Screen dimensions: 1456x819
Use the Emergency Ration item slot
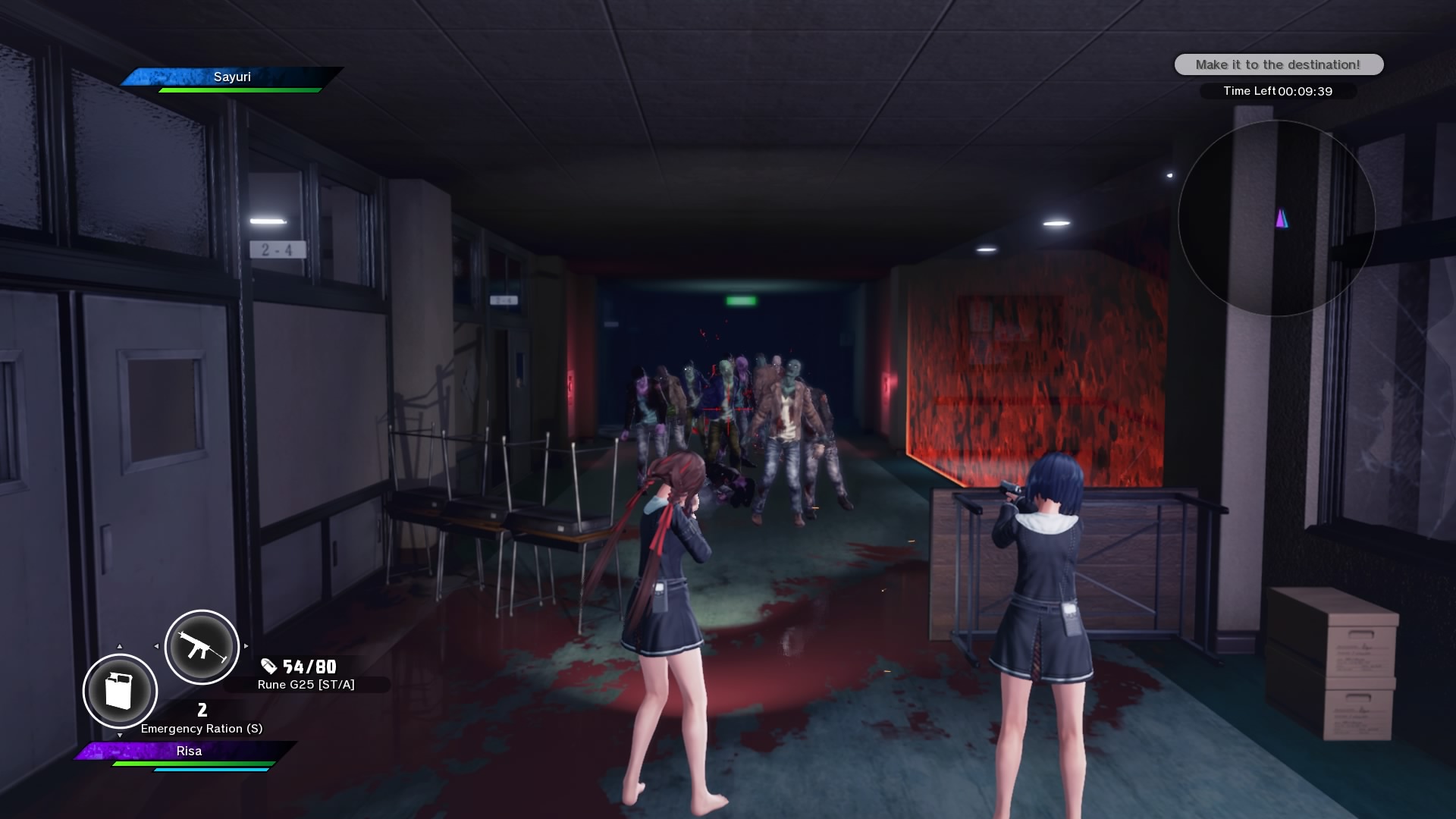(x=120, y=691)
